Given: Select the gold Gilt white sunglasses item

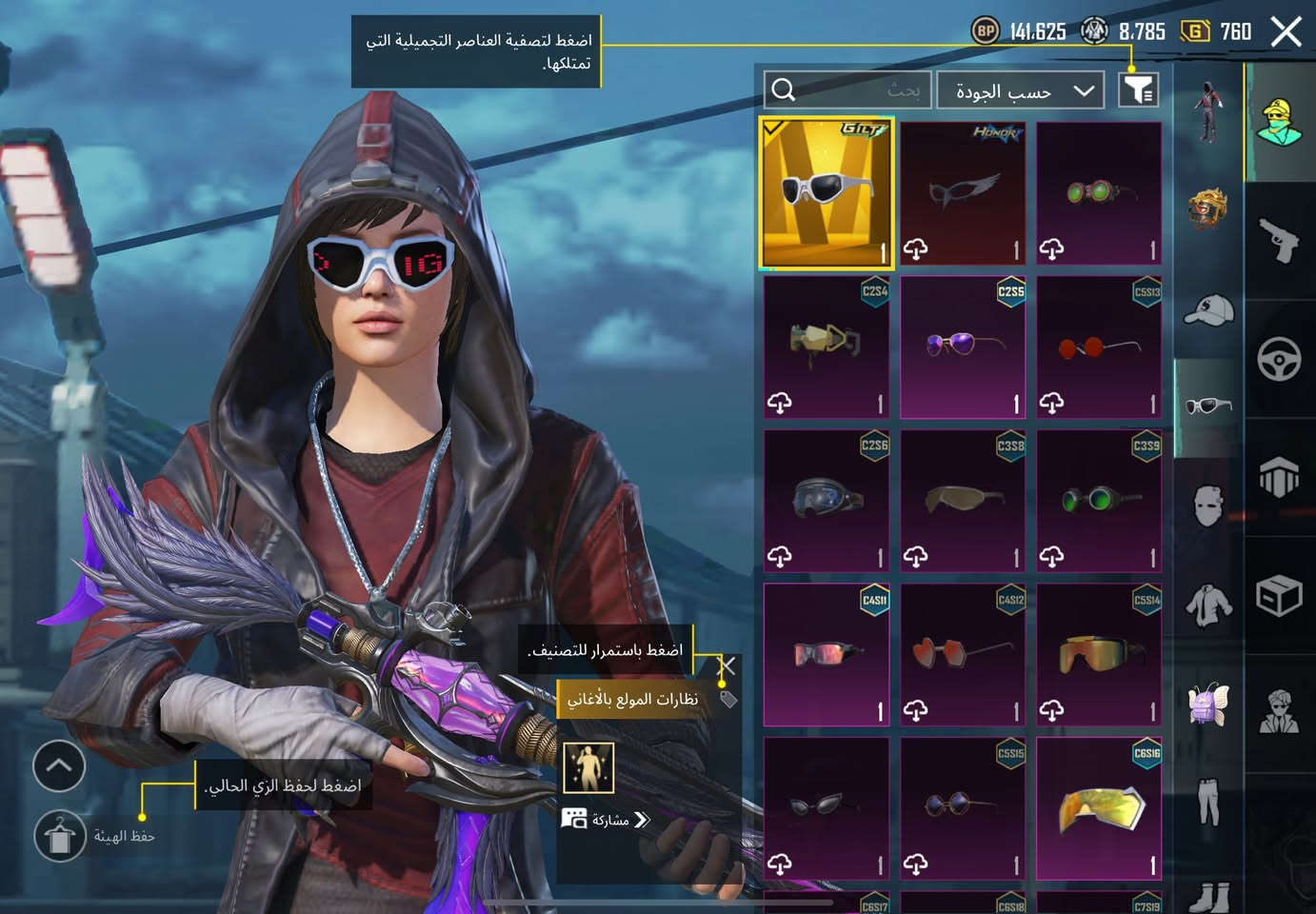Looking at the screenshot, I should (x=826, y=193).
